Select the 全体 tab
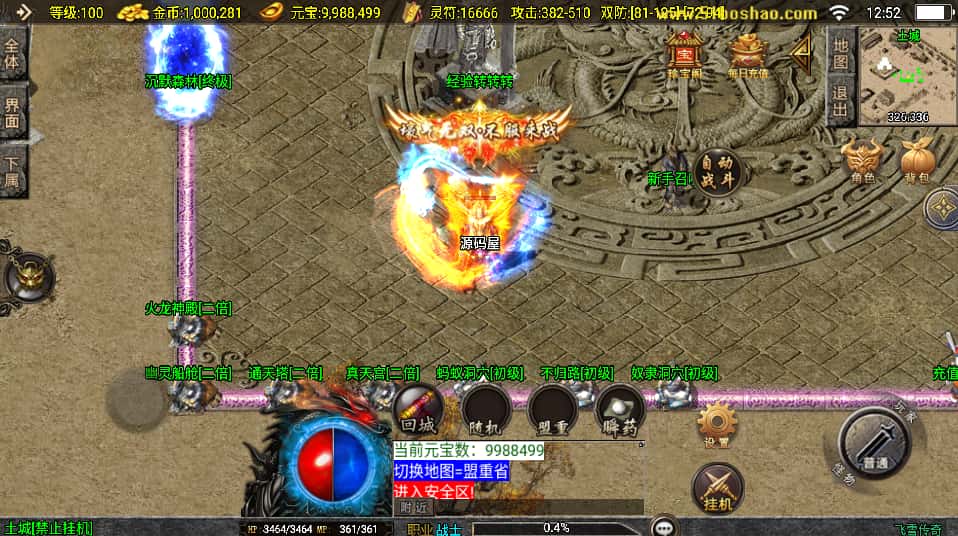The height and width of the screenshot is (536, 958). pos(13,54)
